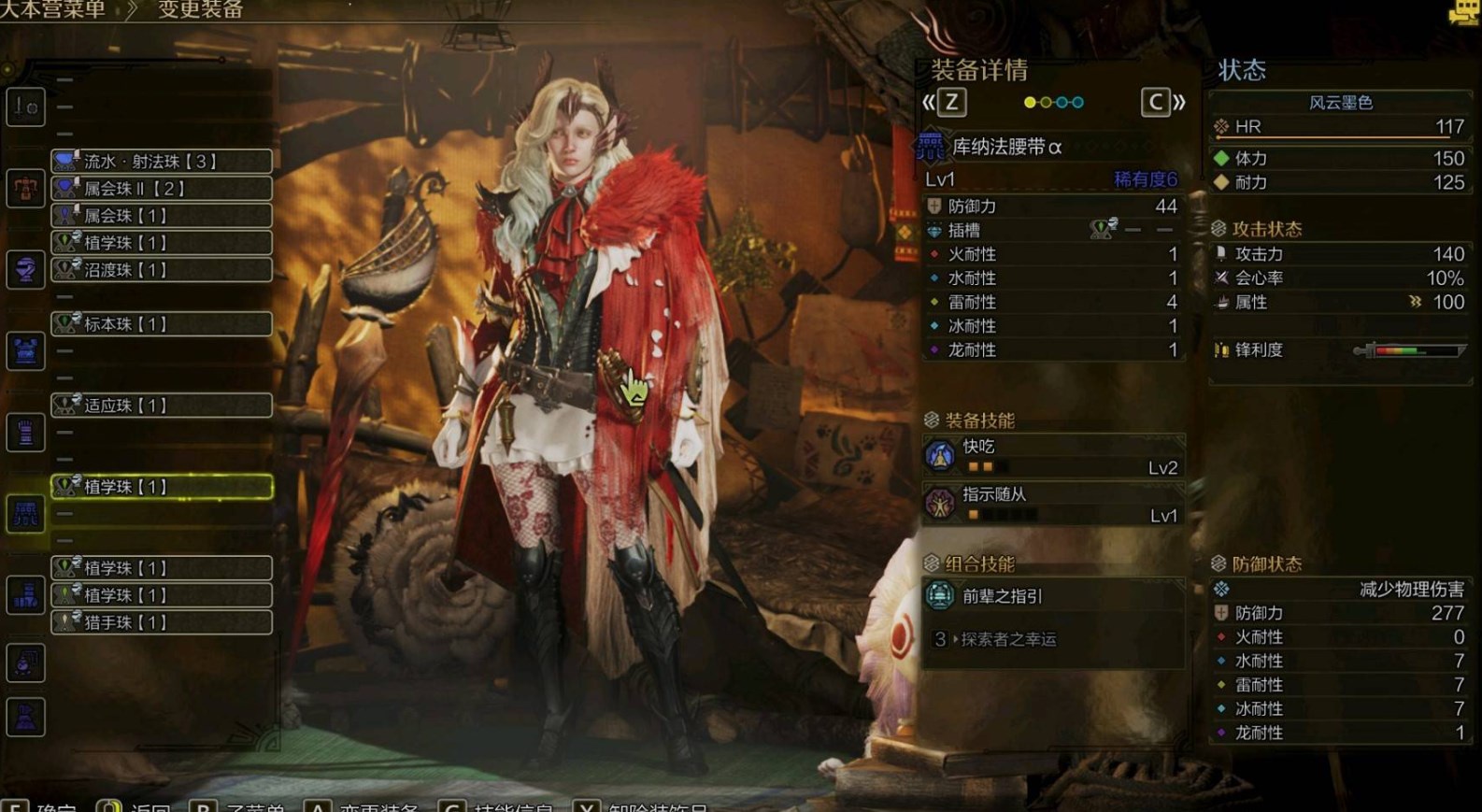The width and height of the screenshot is (1482, 812).
Task: Open the leg armor slot
Action: pyautogui.click(x=25, y=594)
